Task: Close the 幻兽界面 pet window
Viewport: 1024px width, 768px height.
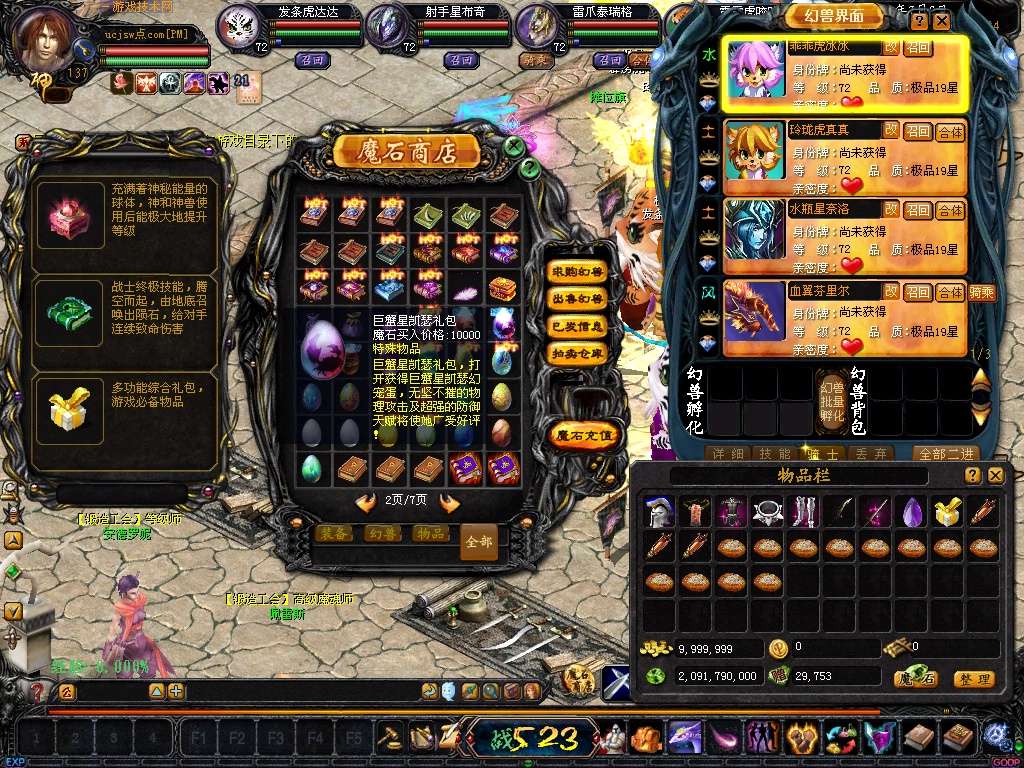Action: (x=942, y=20)
